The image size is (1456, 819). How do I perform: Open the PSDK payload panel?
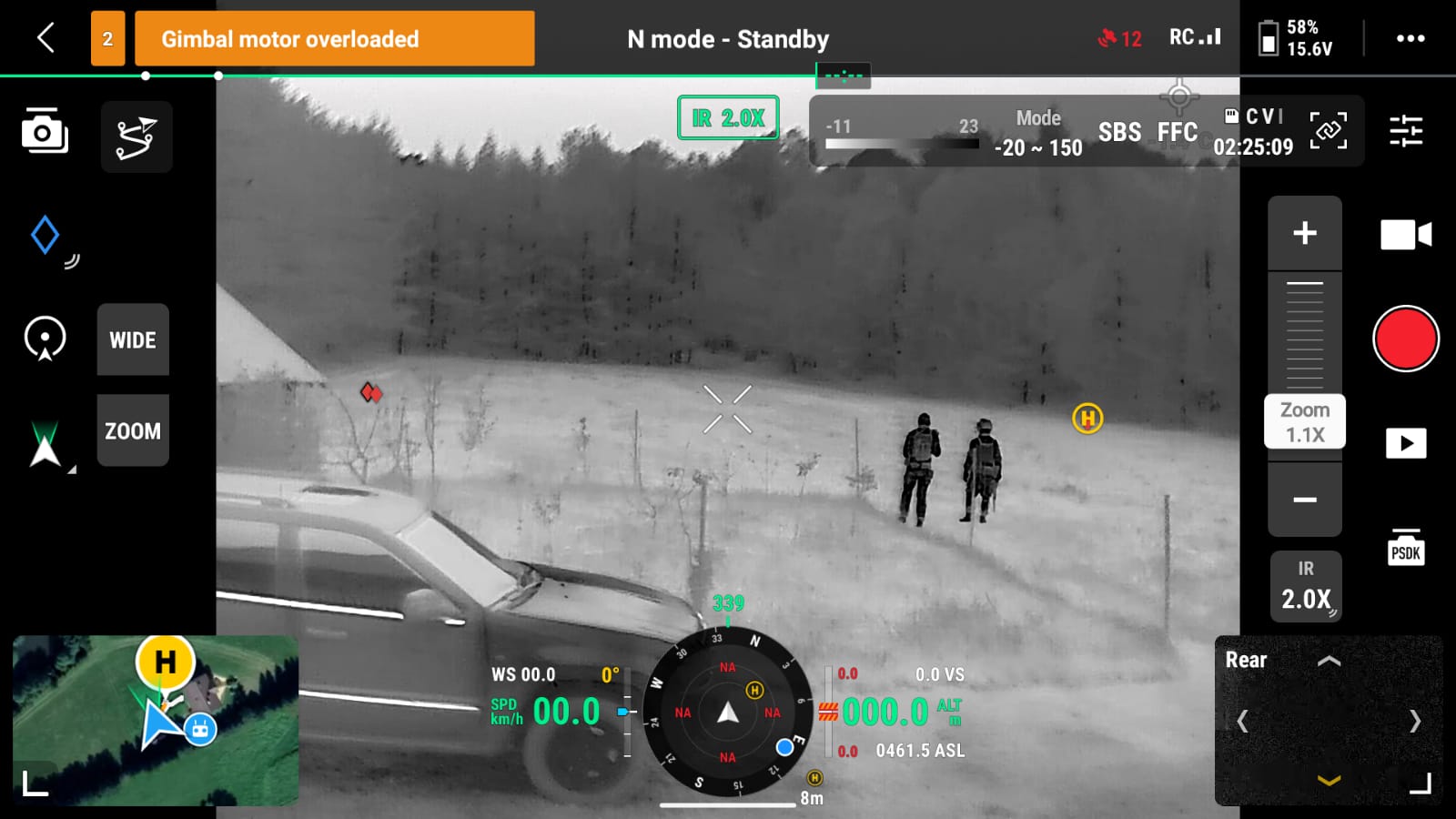[x=1405, y=547]
